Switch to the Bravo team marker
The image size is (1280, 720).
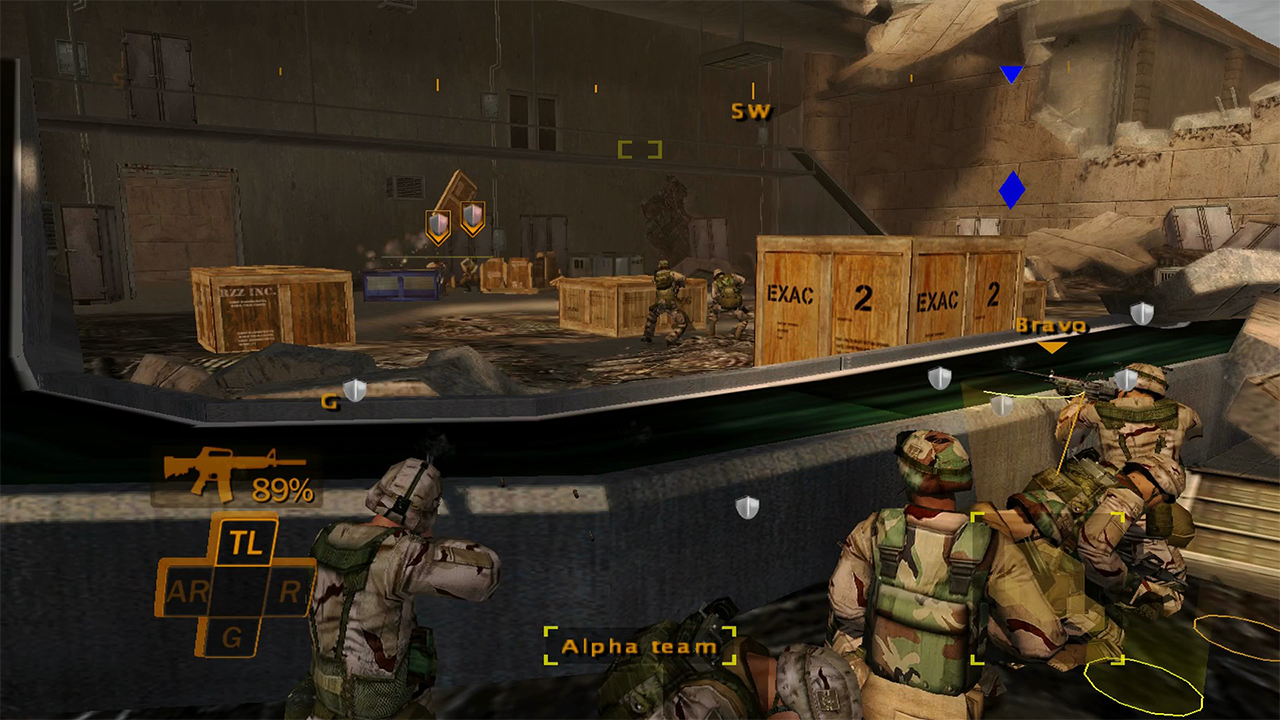point(1050,328)
